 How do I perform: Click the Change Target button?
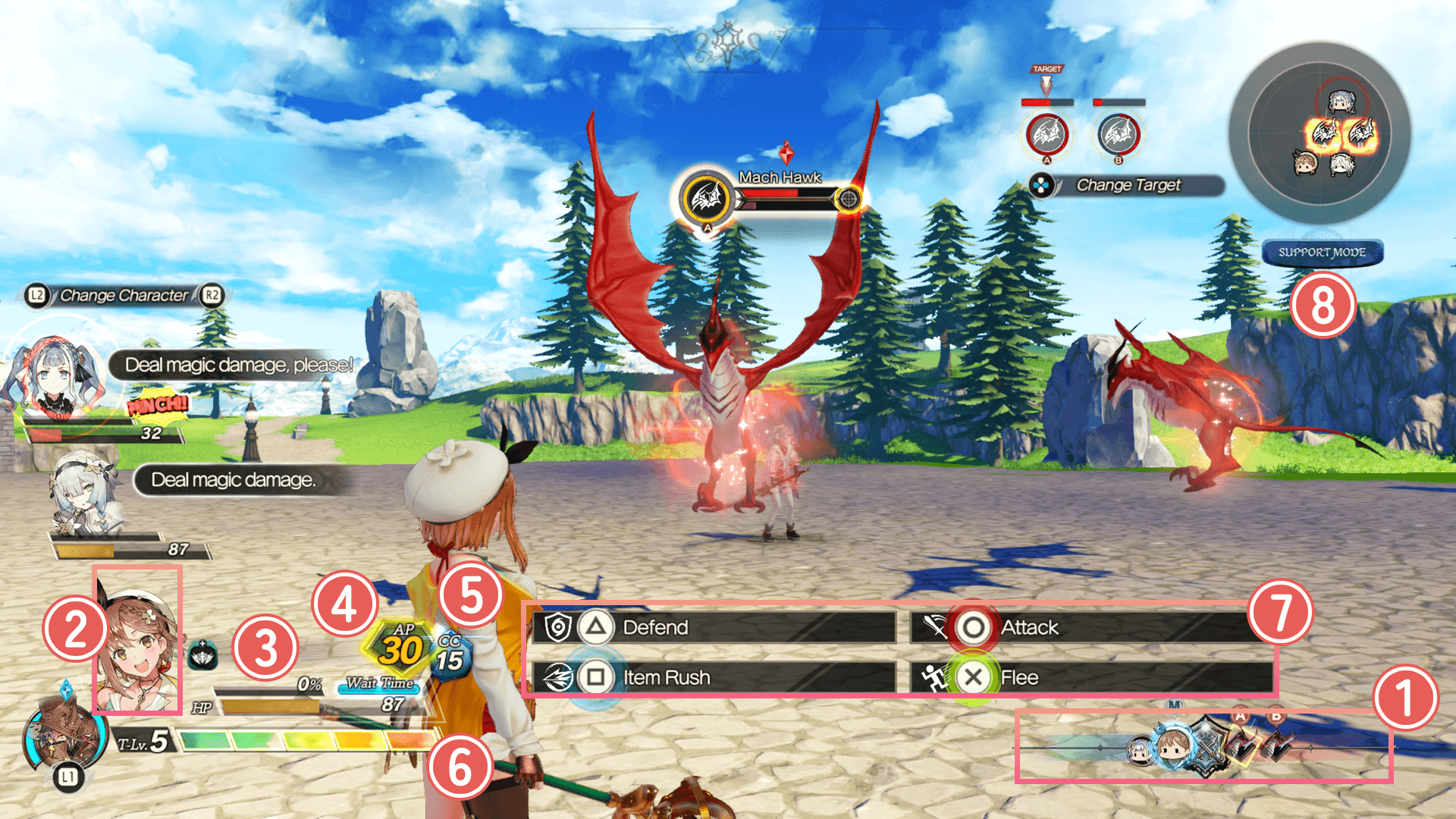tap(1127, 185)
